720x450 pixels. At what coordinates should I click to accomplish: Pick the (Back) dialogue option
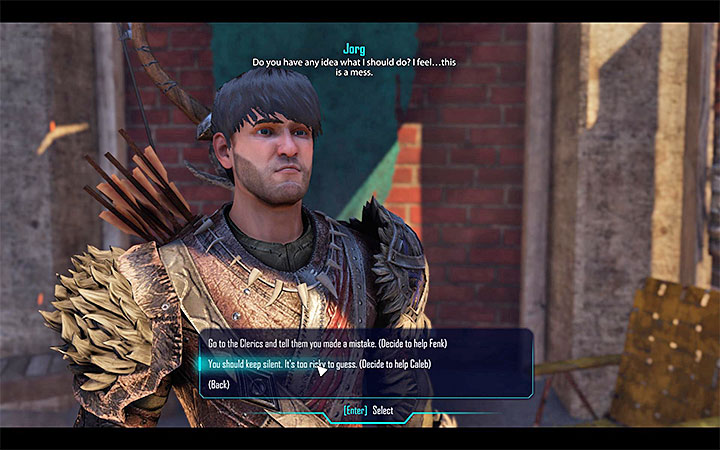221,384
